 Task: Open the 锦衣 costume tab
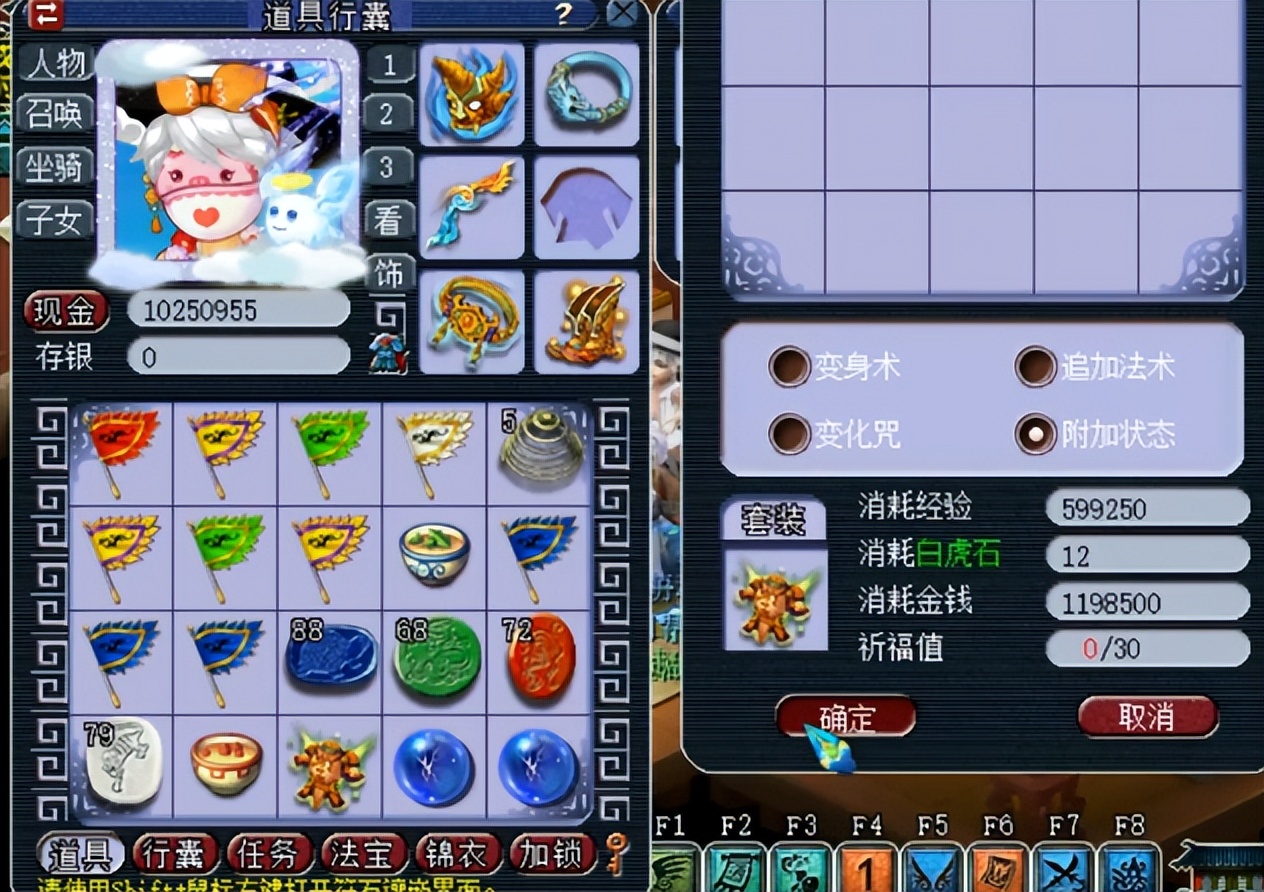coord(456,855)
